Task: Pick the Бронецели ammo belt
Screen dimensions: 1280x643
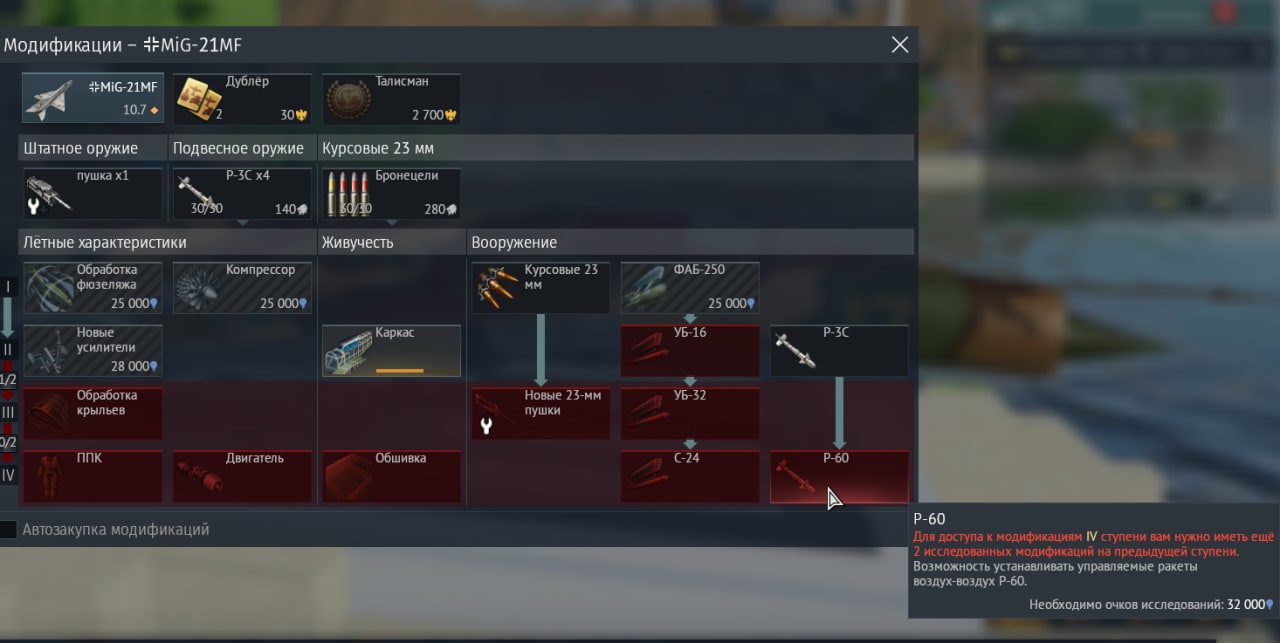Action: pyautogui.click(x=391, y=193)
